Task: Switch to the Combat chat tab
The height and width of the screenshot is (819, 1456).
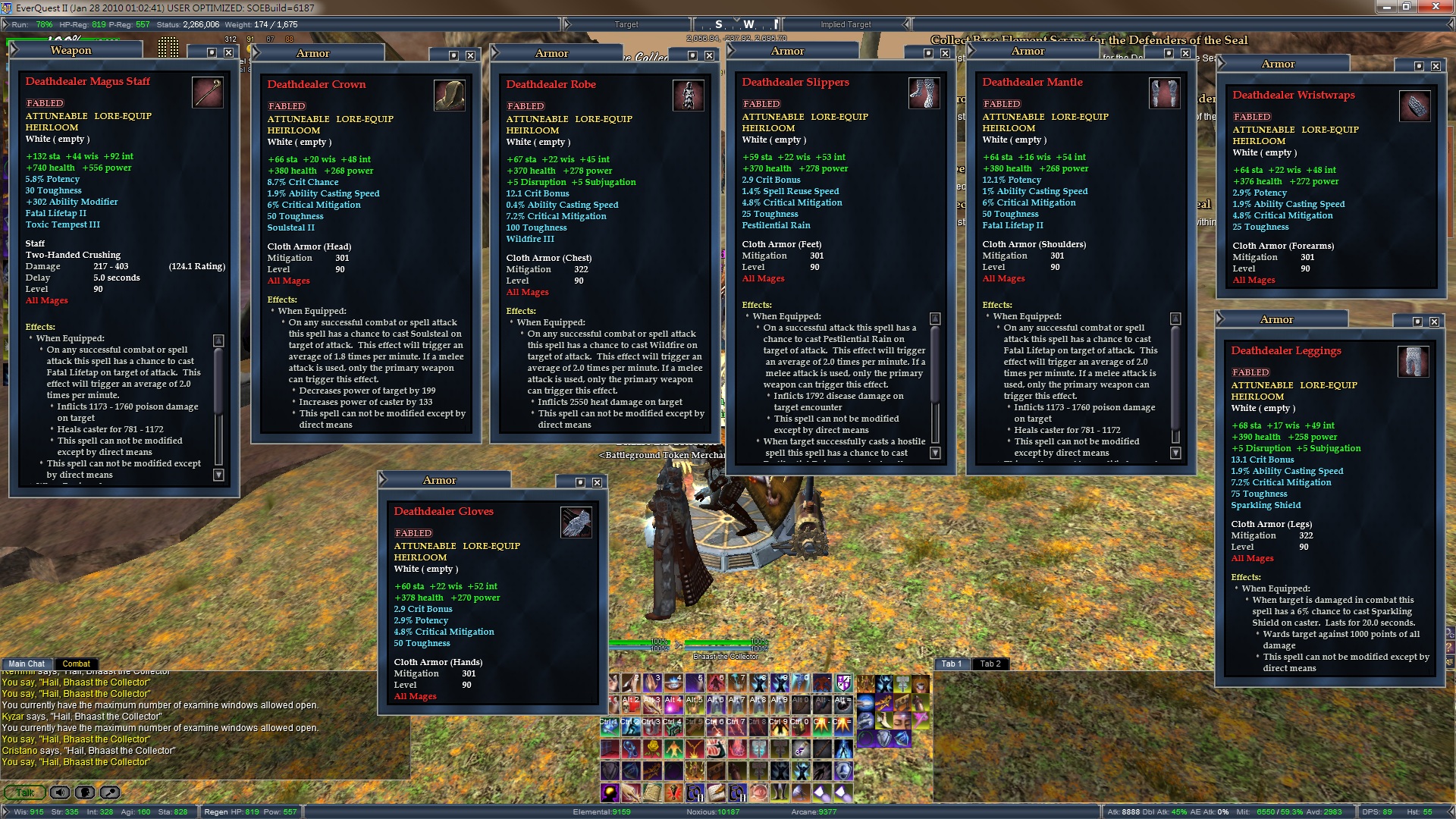Action: (x=76, y=664)
